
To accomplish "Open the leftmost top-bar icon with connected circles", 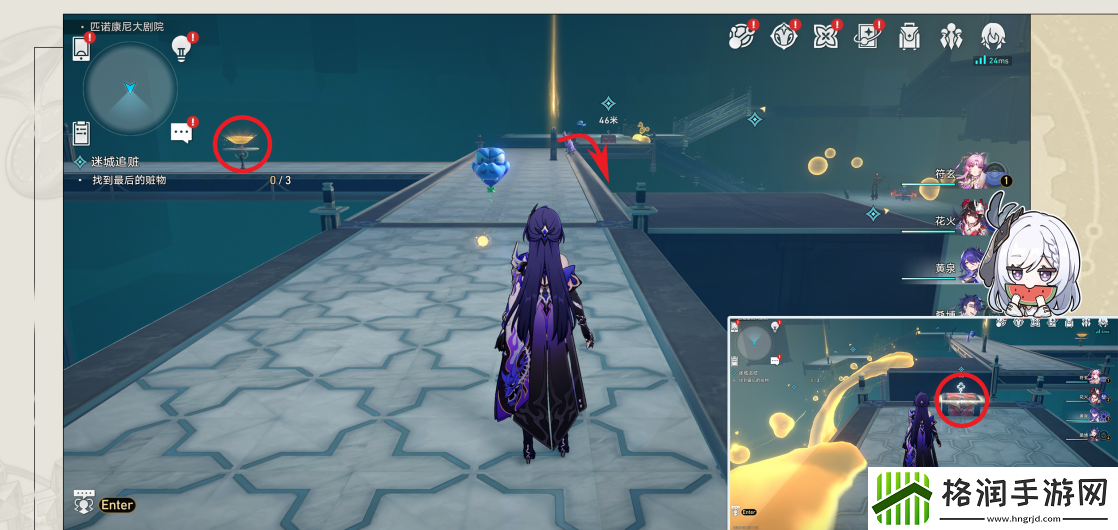I will [740, 36].
